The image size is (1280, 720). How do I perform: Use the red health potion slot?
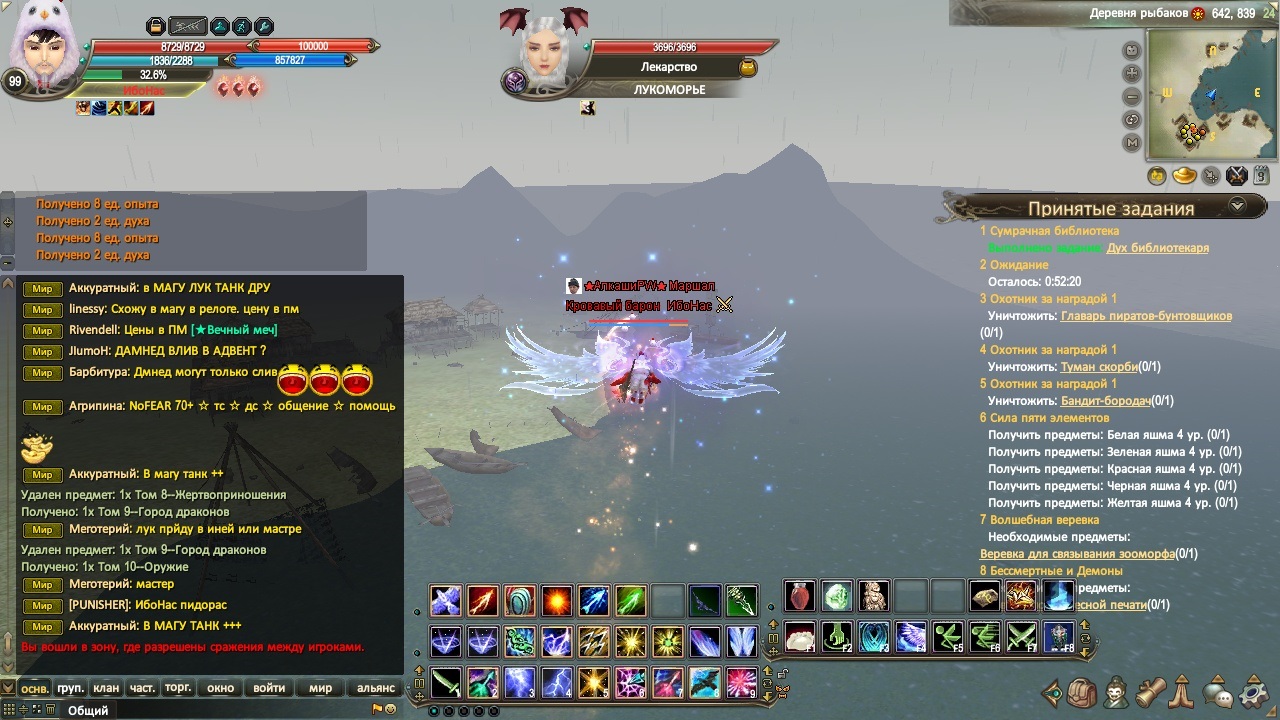coord(799,597)
